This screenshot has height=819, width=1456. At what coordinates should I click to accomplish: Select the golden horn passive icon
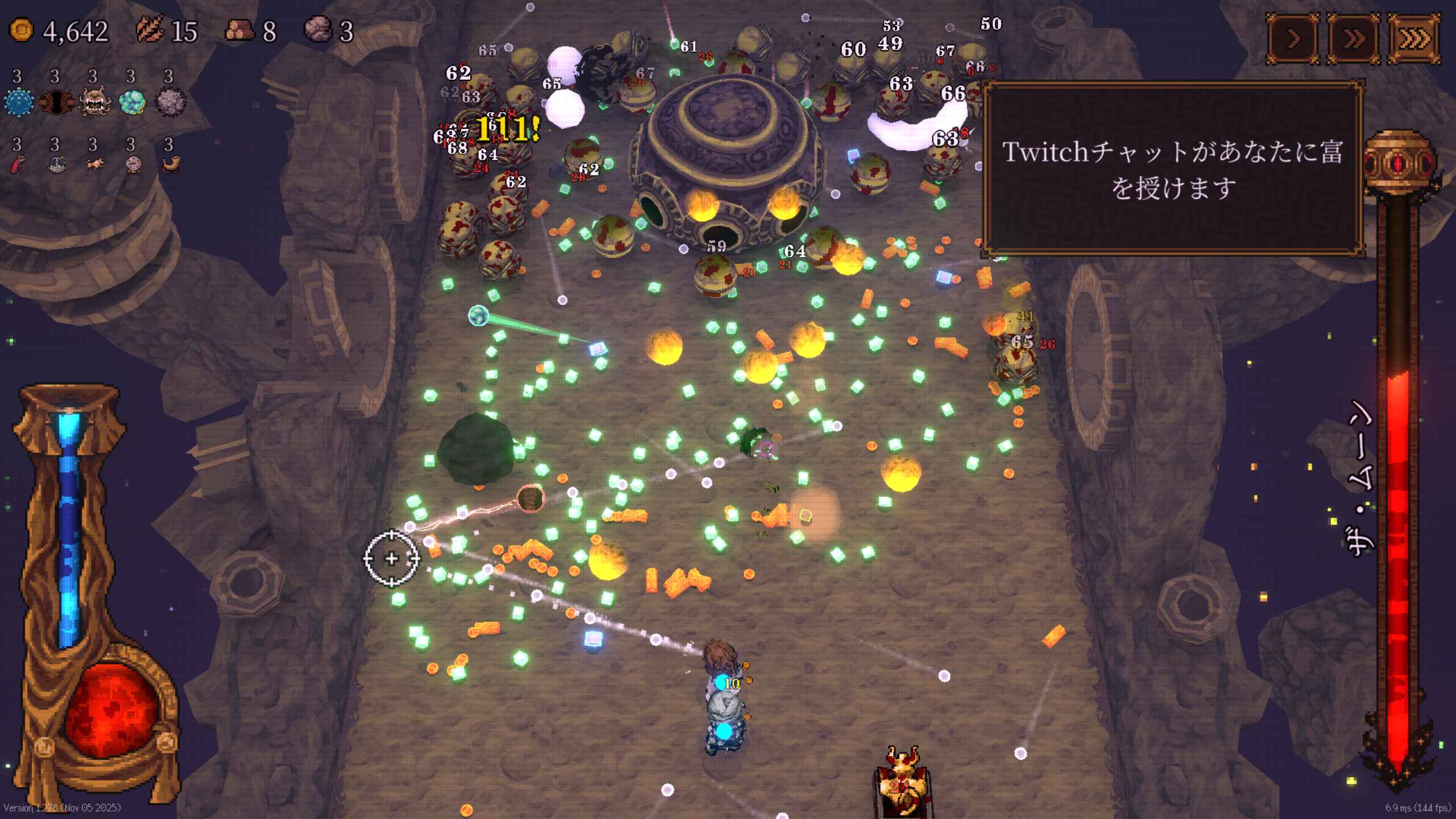click(x=169, y=165)
